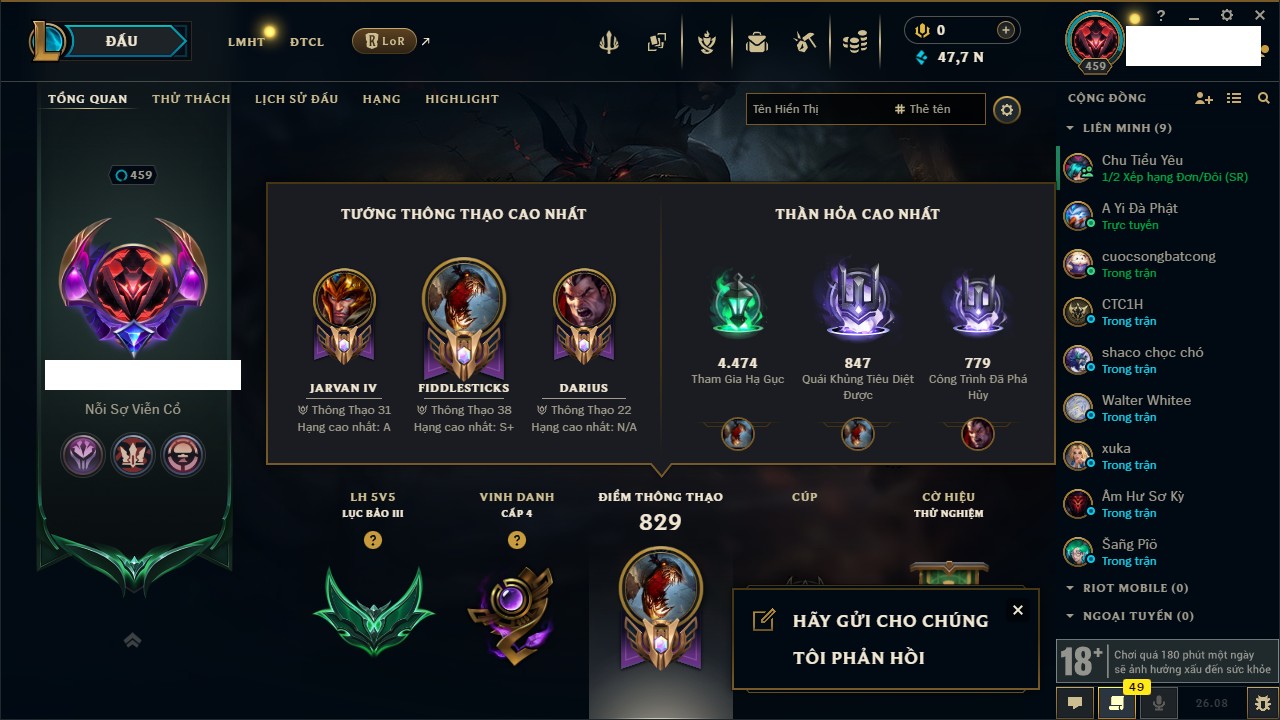Open the client settings gear
The image size is (1280, 720).
coord(1227,16)
